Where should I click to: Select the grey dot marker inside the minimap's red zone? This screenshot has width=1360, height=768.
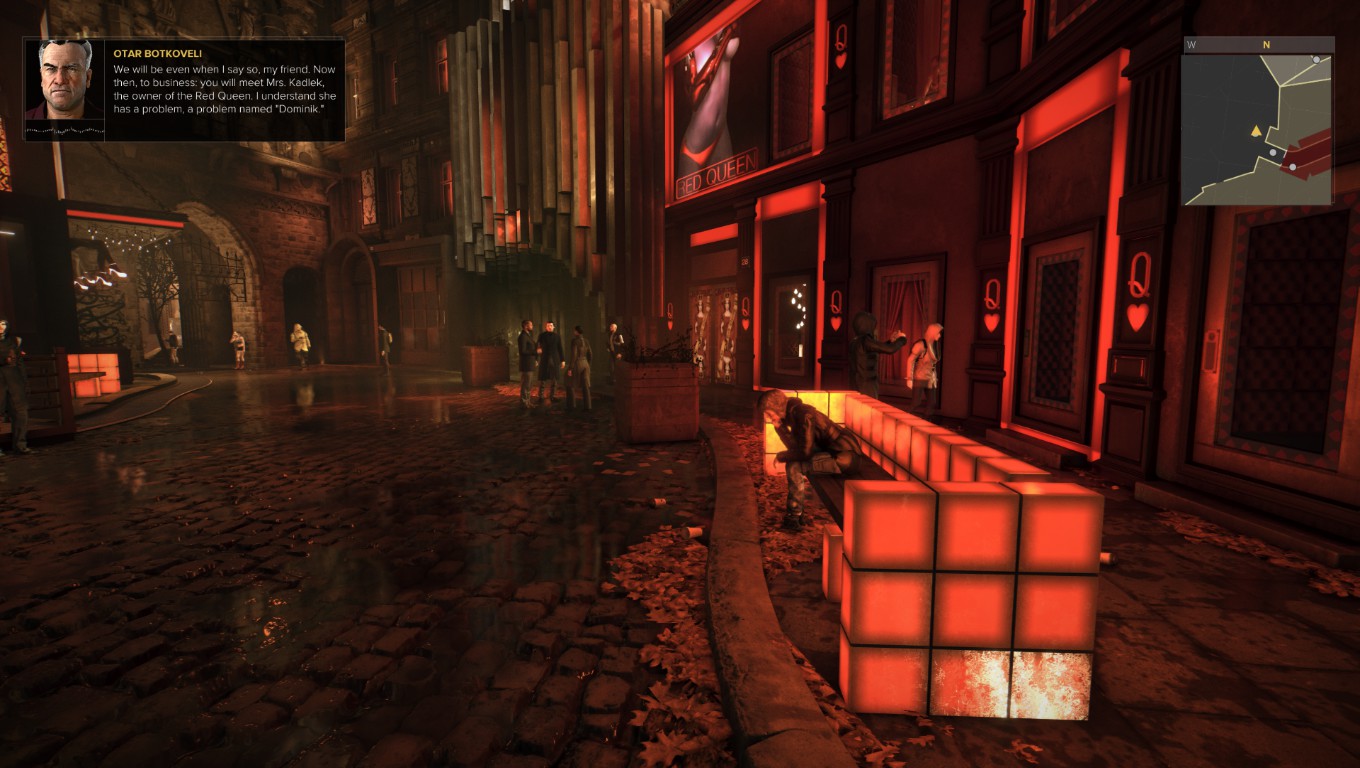click(x=1293, y=166)
